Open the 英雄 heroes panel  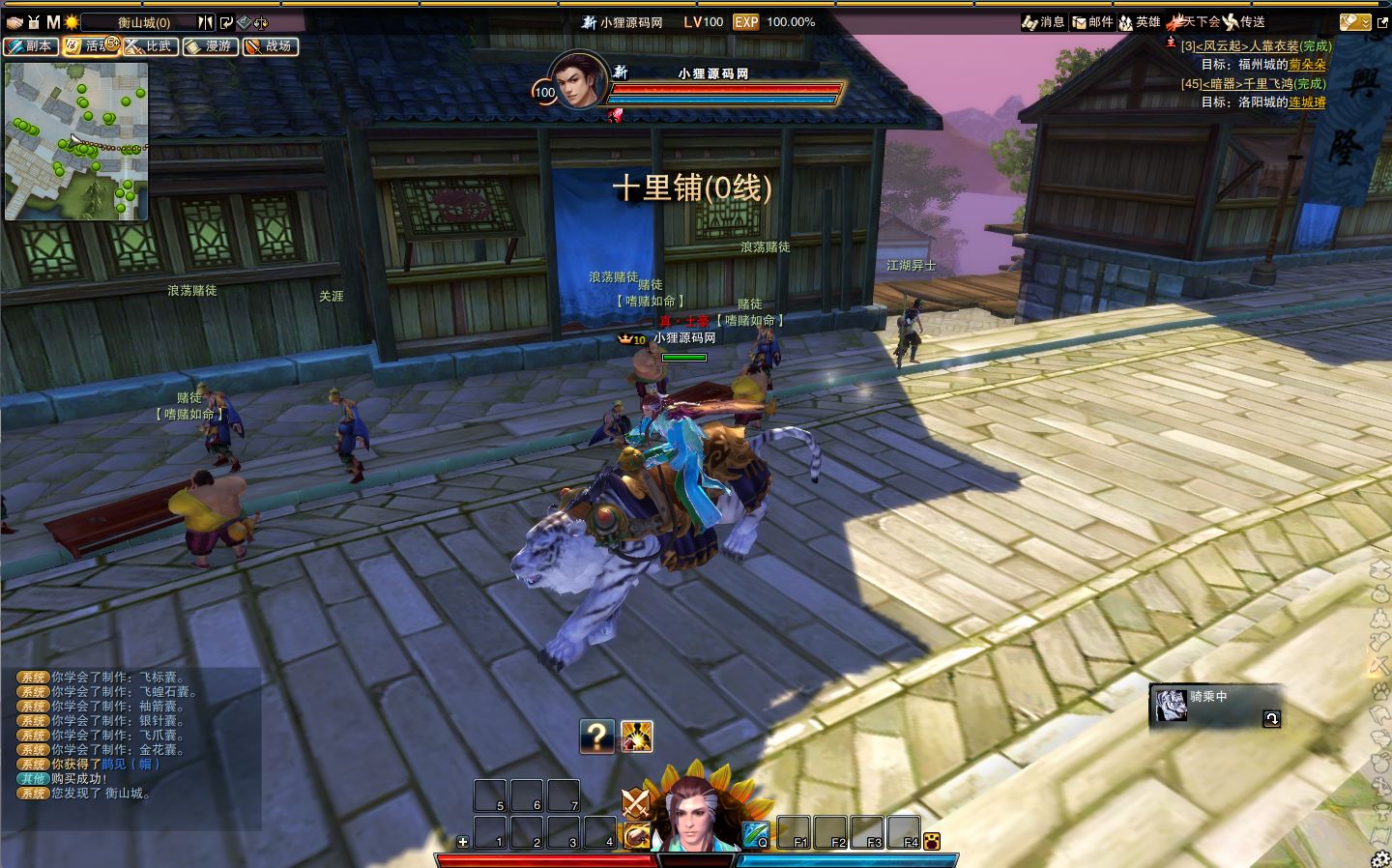click(1140, 22)
